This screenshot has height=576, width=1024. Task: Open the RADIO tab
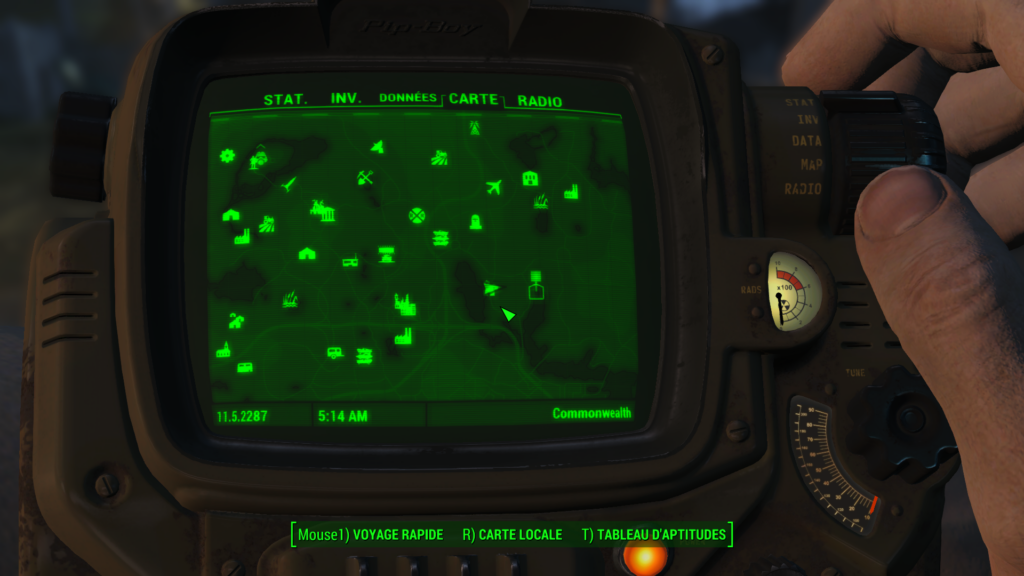(540, 101)
